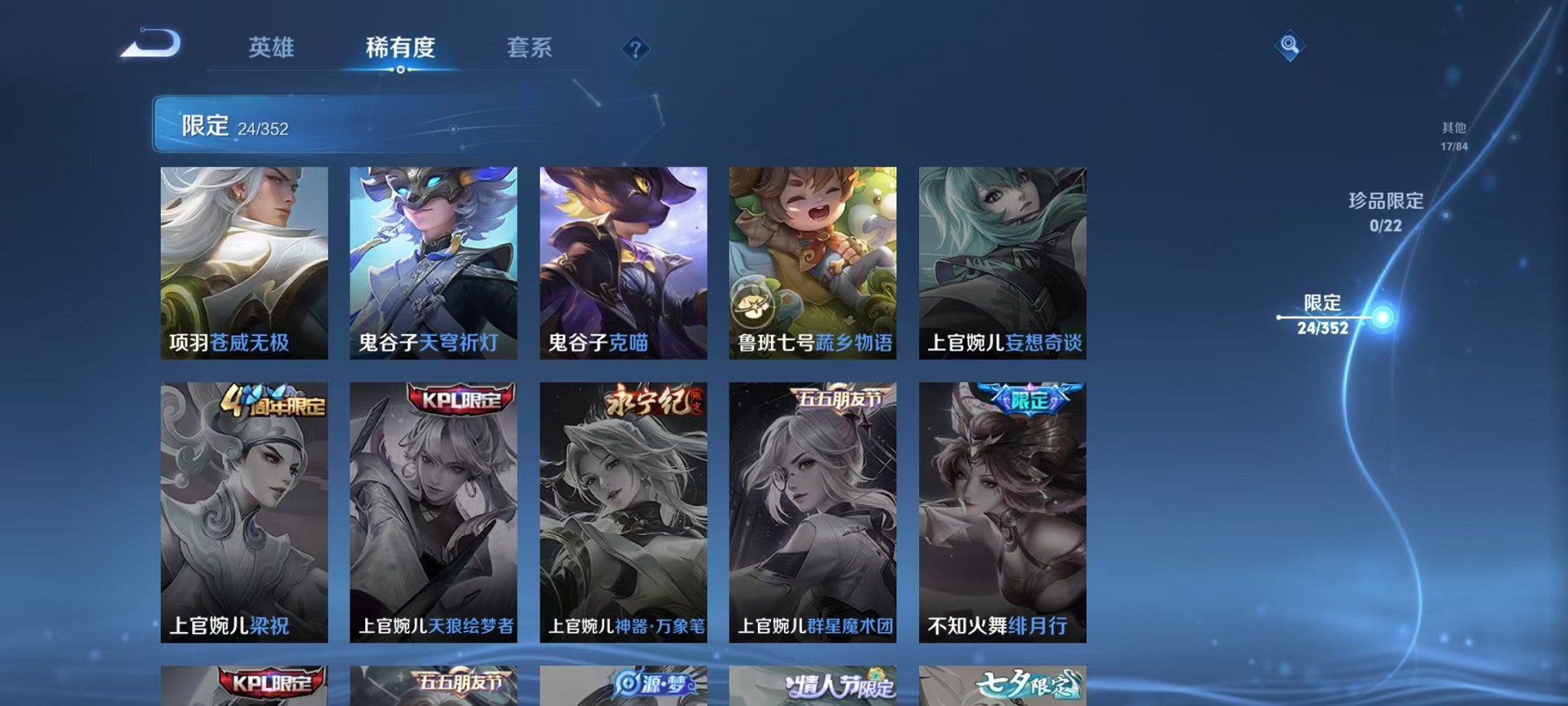The height and width of the screenshot is (706, 1568).
Task: Click the help question mark icon
Action: pos(635,49)
